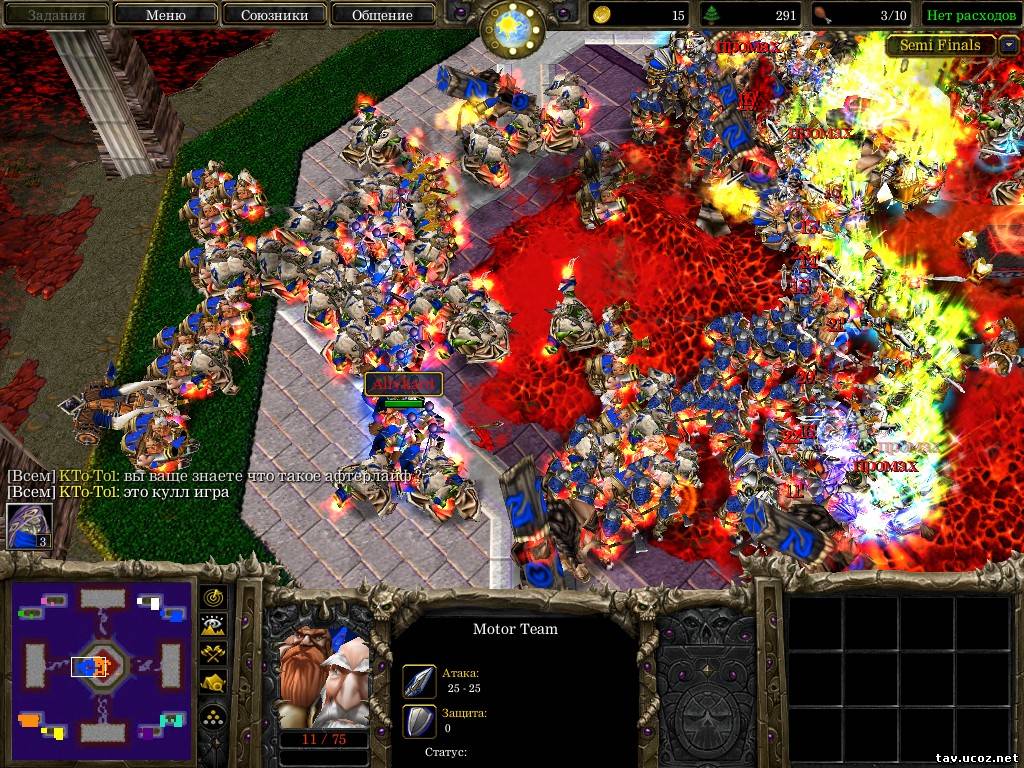Toggle minimap terrain display with eye icon
This screenshot has height=768, width=1024.
pyautogui.click(x=214, y=626)
